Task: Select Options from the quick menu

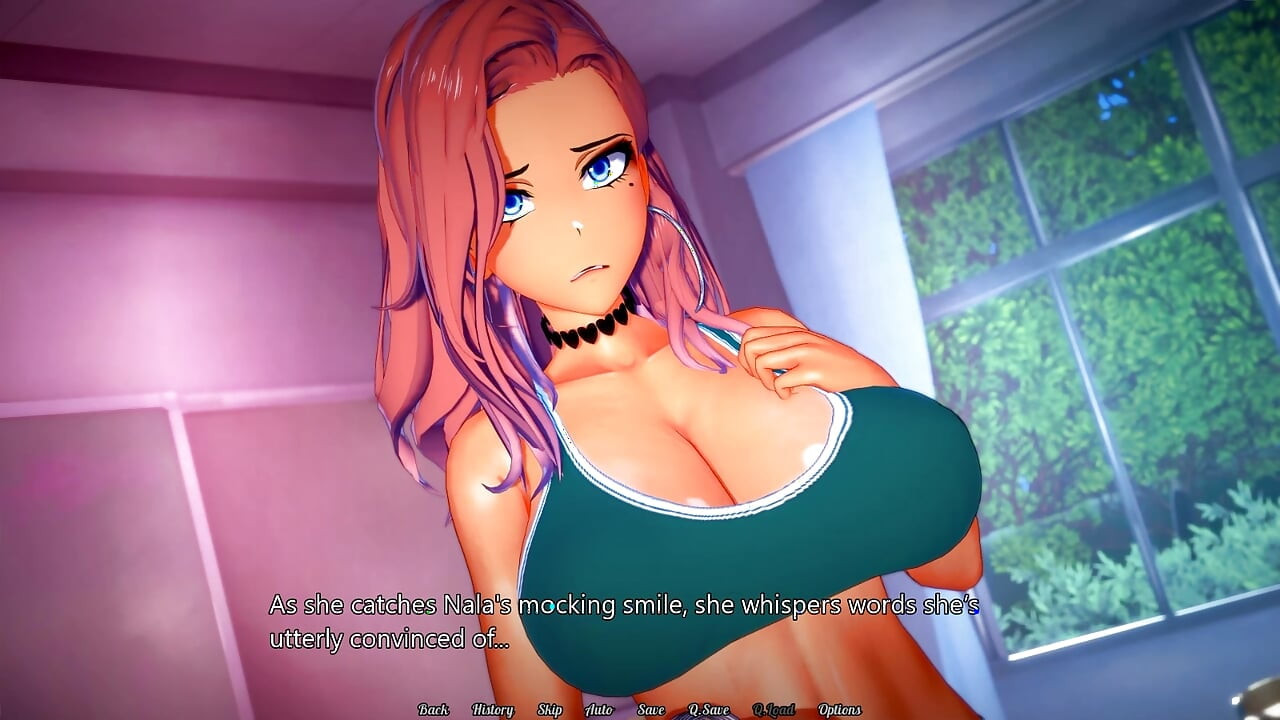Action: pyautogui.click(x=841, y=708)
